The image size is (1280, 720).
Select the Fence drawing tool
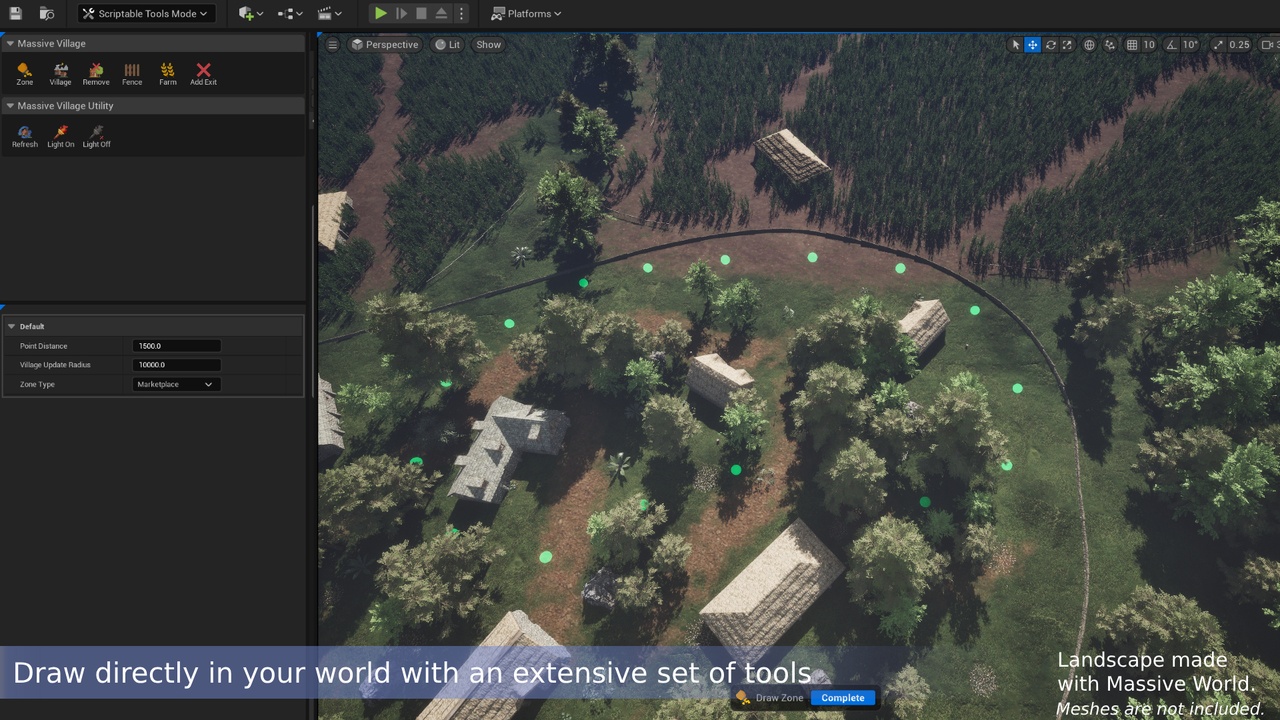[x=131, y=72]
